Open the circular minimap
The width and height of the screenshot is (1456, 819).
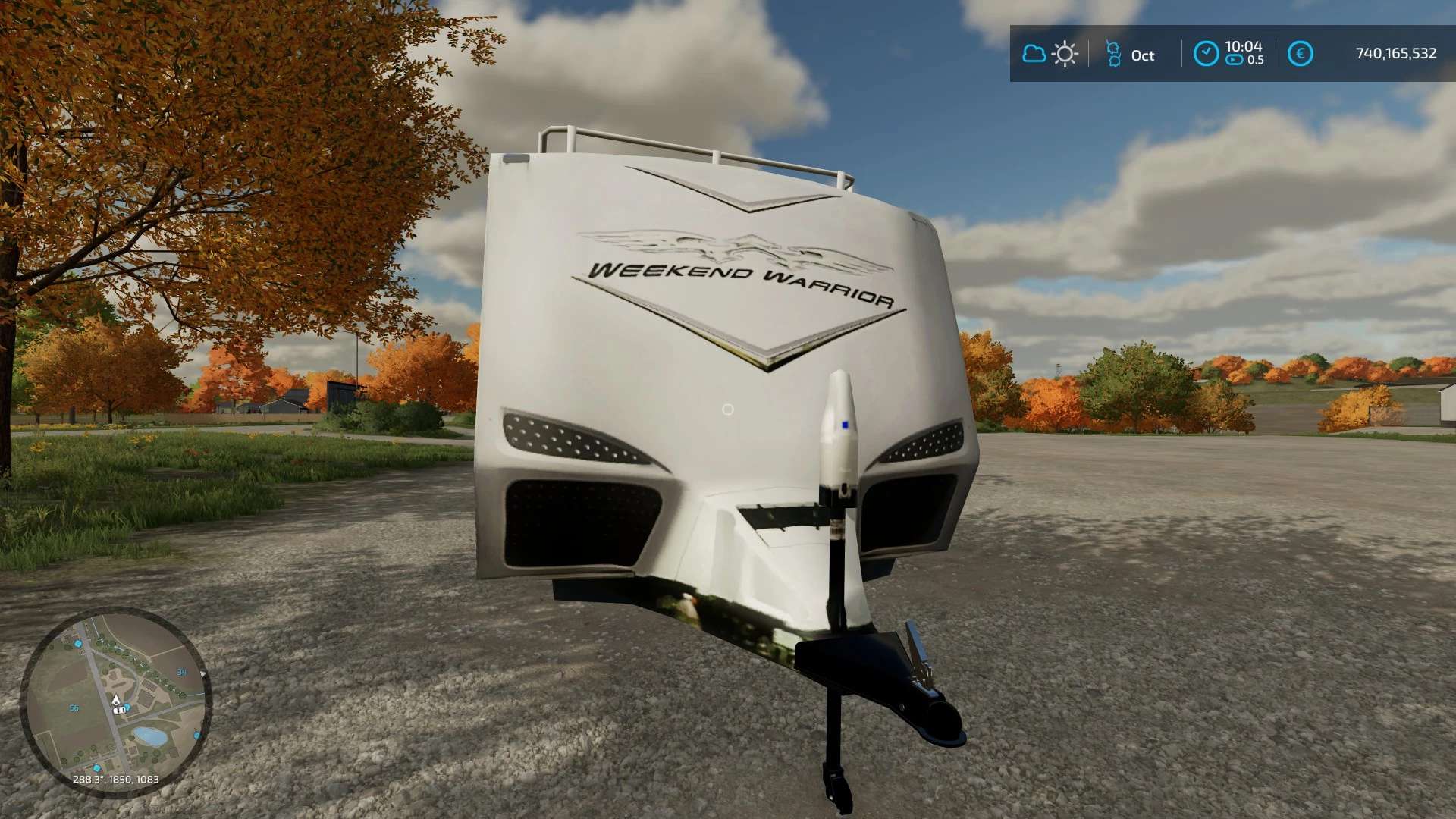coord(115,701)
